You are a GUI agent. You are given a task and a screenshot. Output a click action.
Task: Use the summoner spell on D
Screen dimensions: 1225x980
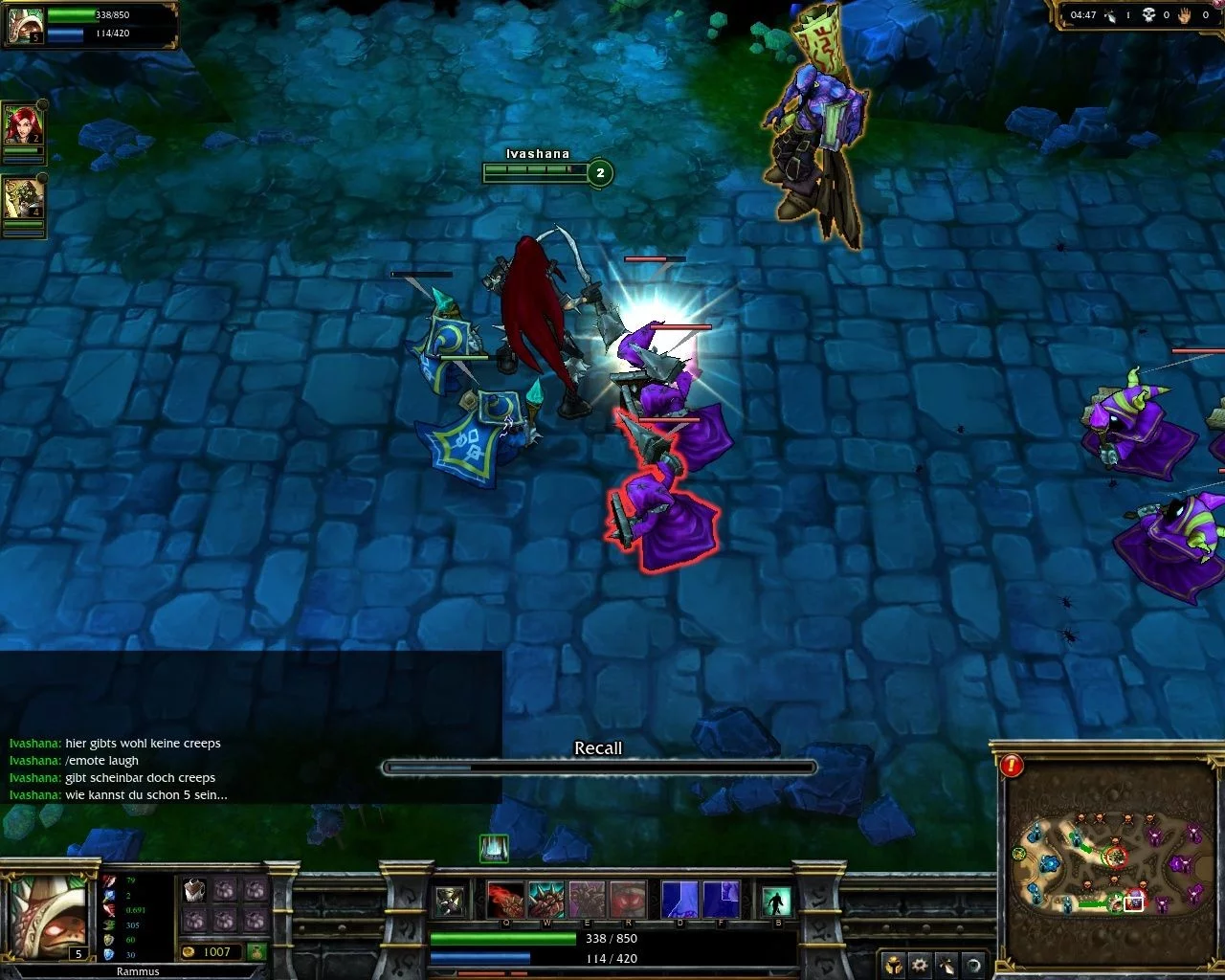pyautogui.click(x=679, y=900)
